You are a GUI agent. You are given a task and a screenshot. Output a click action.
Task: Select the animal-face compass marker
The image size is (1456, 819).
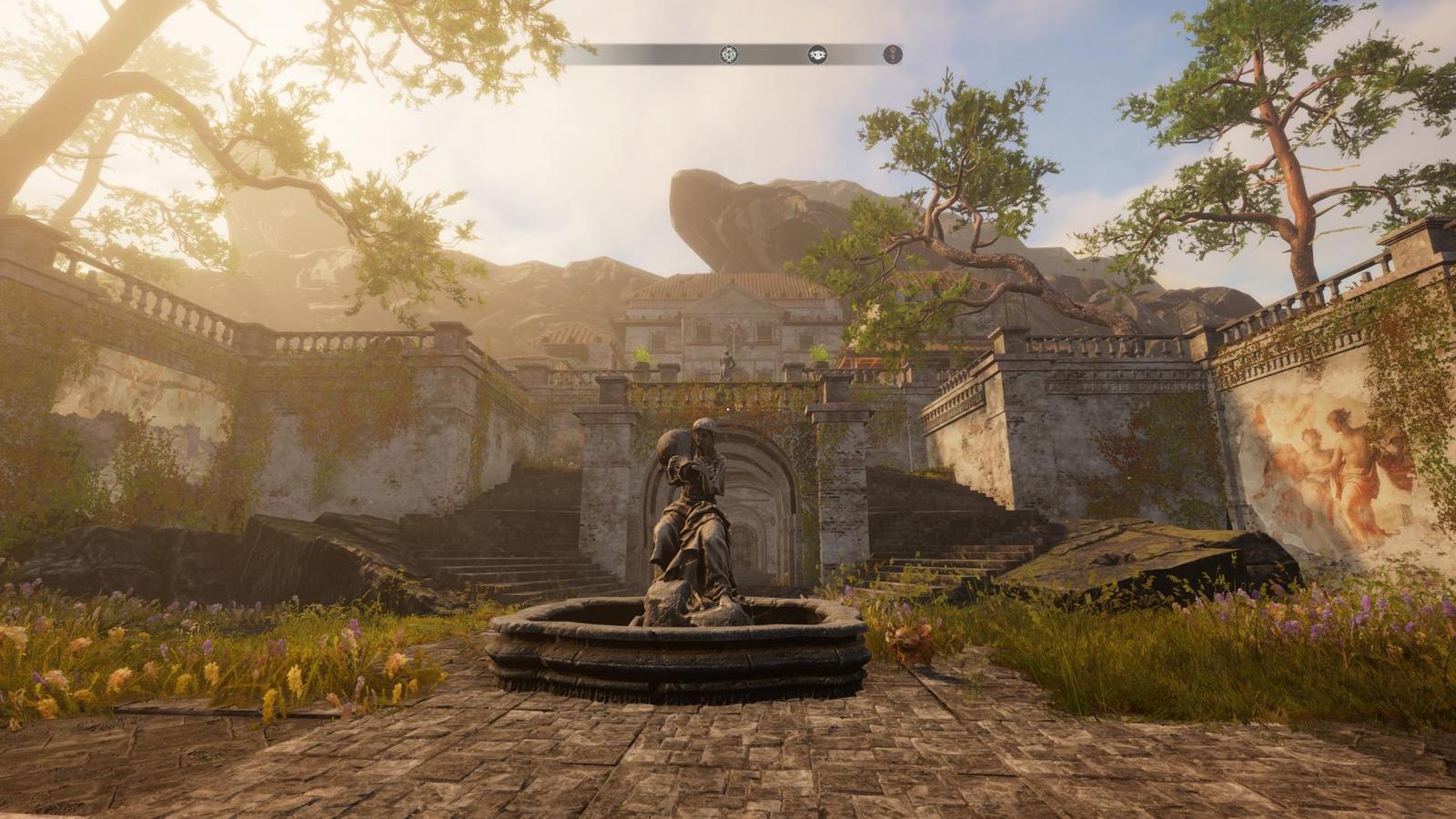[818, 55]
